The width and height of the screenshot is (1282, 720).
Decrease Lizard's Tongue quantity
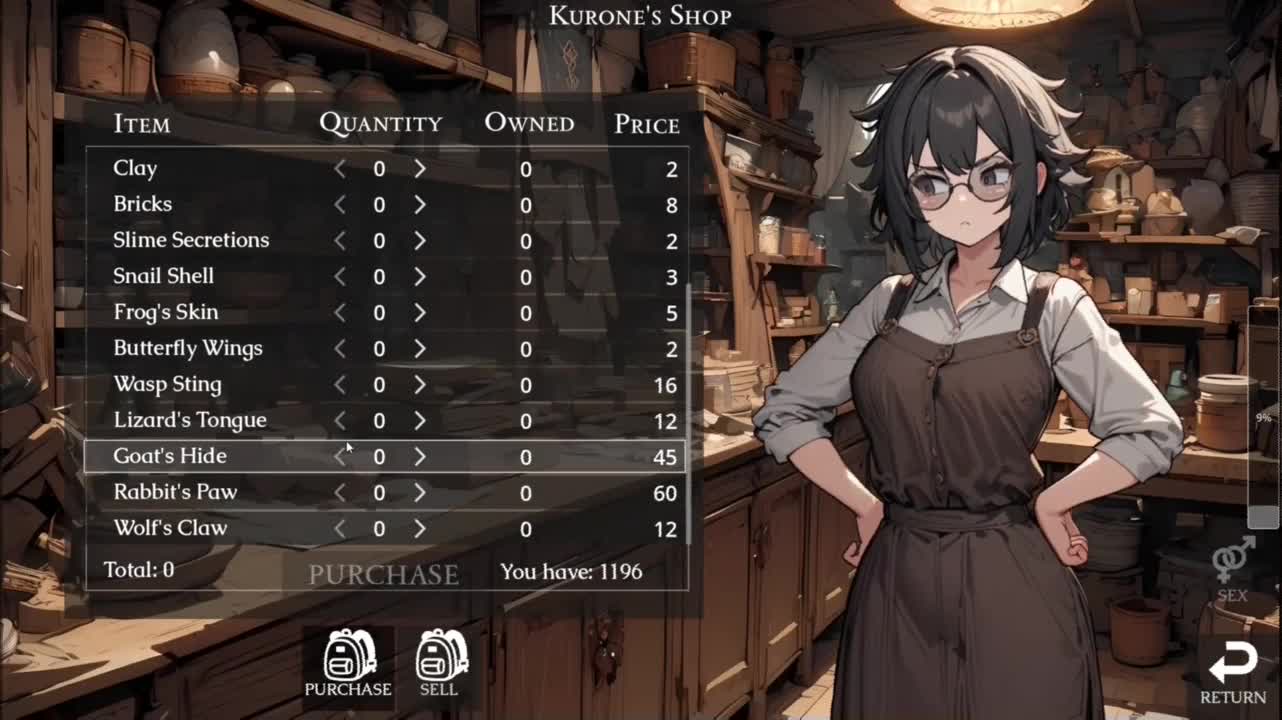340,421
